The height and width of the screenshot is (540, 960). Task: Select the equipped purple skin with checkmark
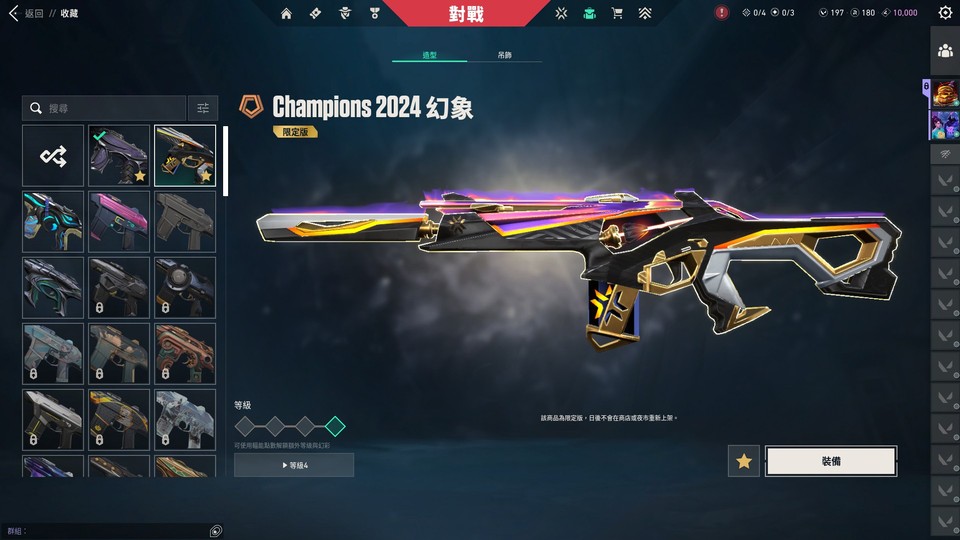(x=119, y=155)
